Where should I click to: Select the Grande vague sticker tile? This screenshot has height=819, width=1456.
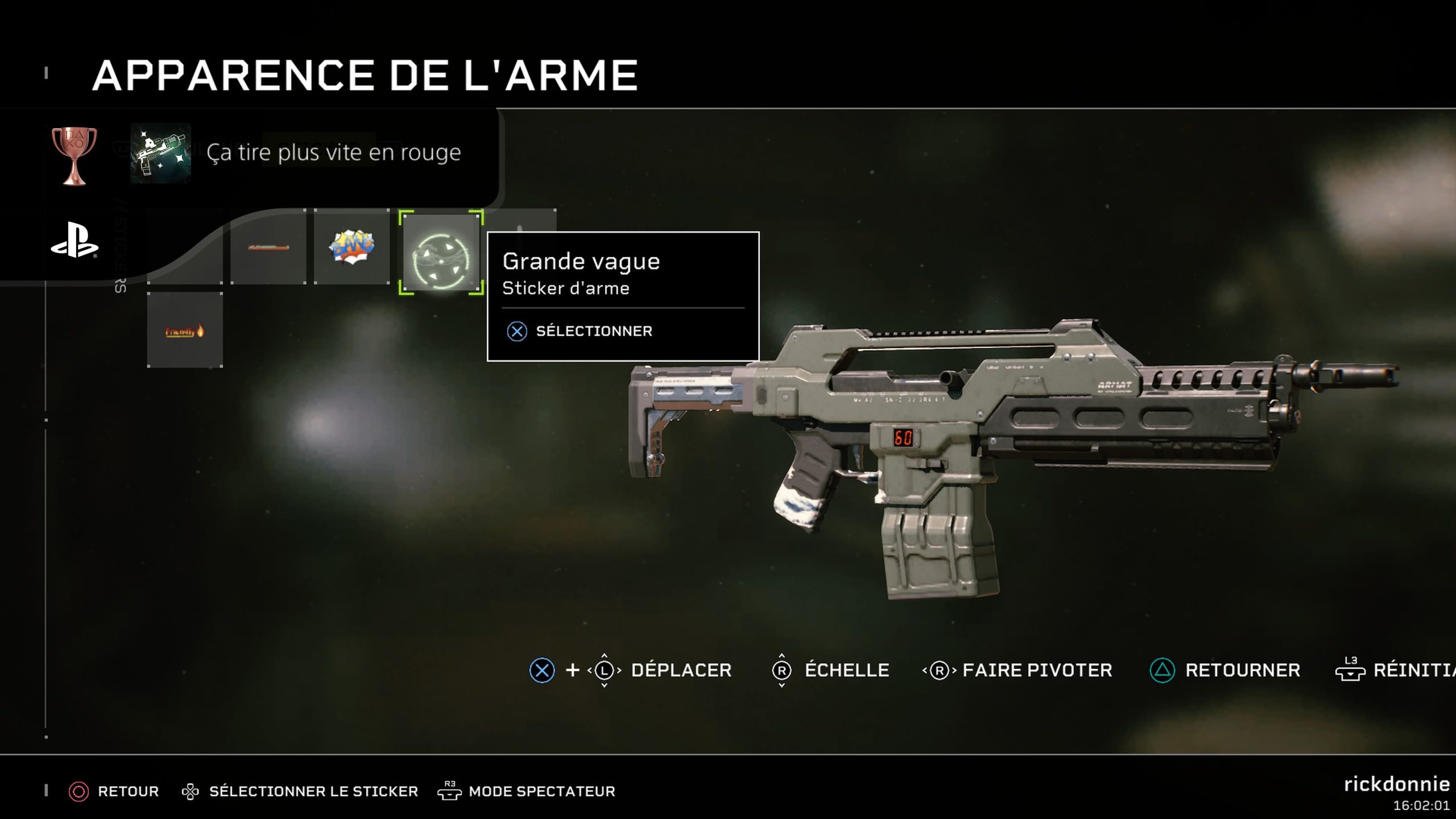tap(441, 252)
